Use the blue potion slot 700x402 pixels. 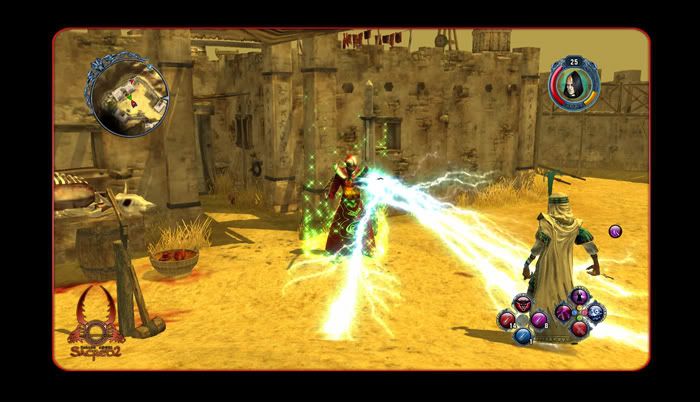[523, 335]
